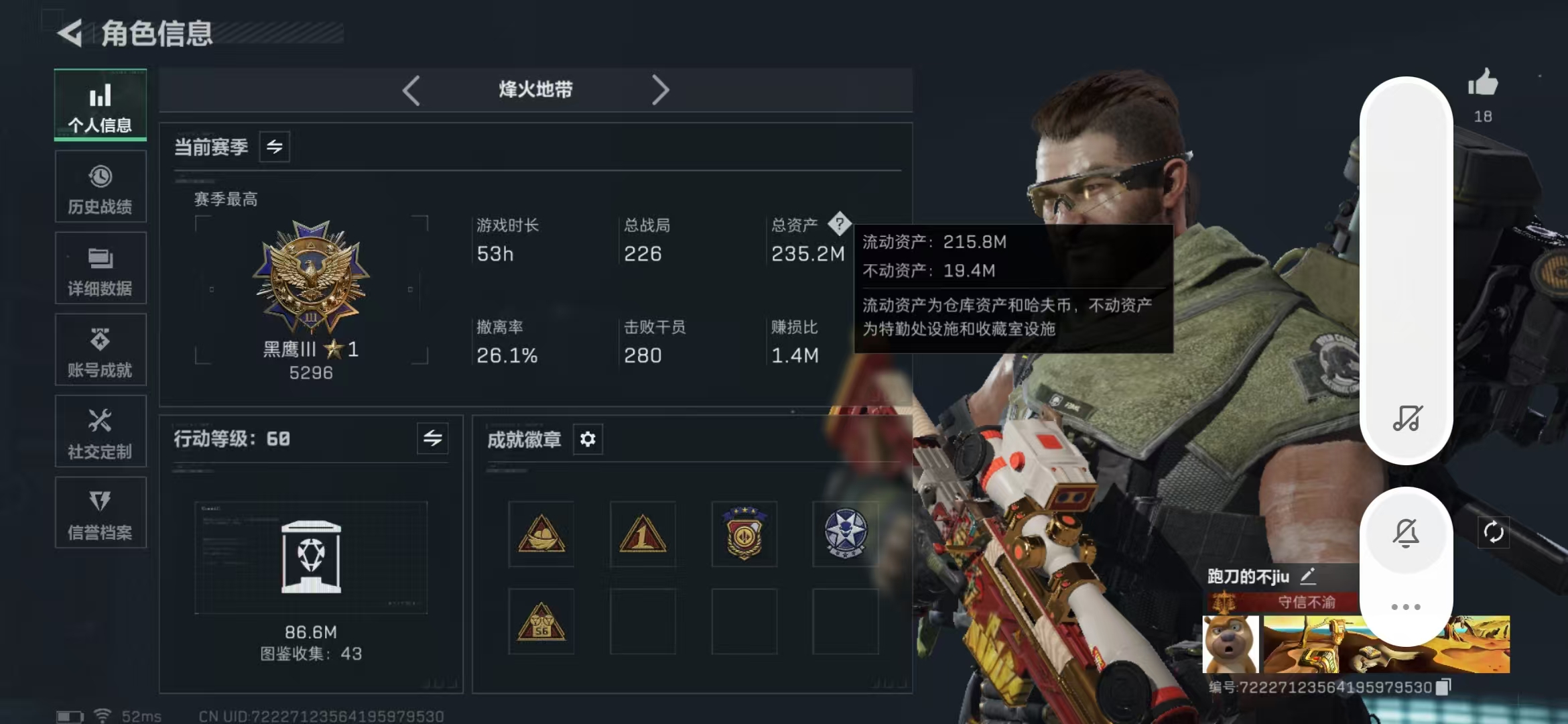The height and width of the screenshot is (724, 1568).
Task: Click the right arrow to change game mode
Action: pos(661,89)
